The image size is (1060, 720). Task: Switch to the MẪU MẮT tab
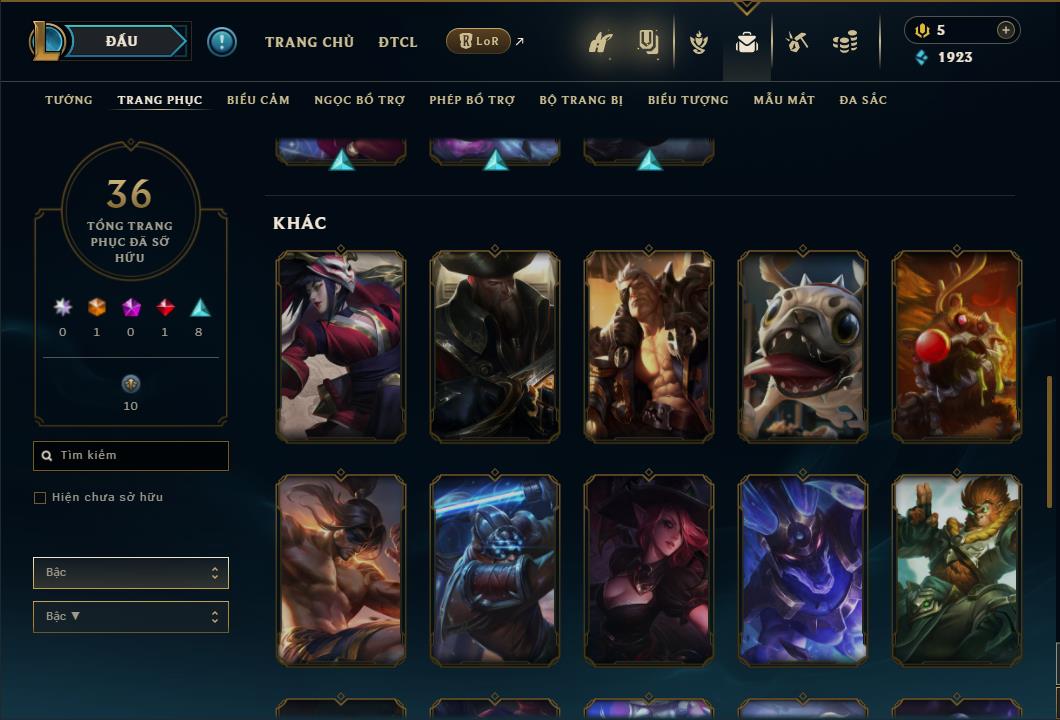click(784, 100)
